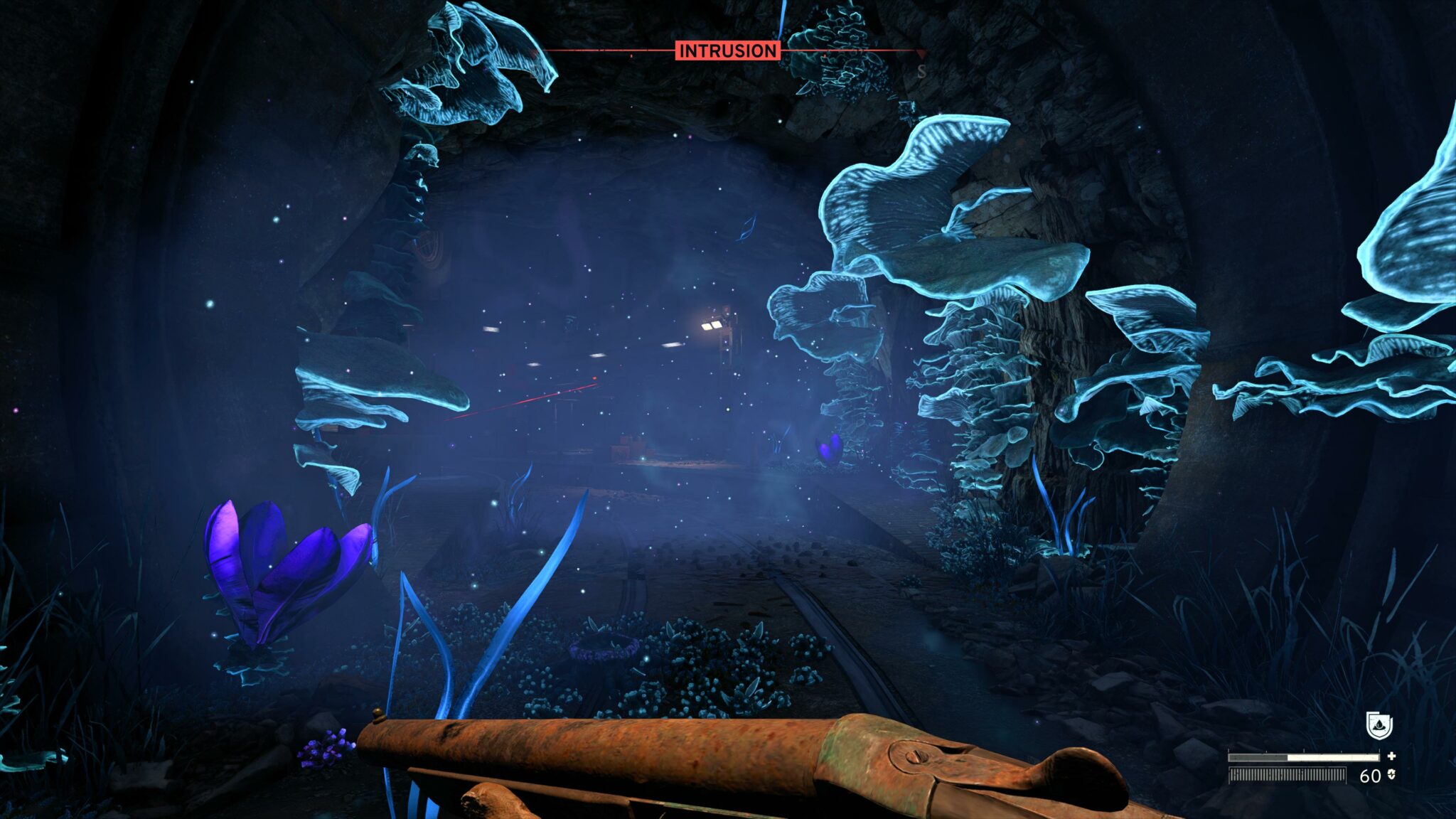The height and width of the screenshot is (819, 1456).
Task: Click the red compass marker triangle
Action: (921, 53)
